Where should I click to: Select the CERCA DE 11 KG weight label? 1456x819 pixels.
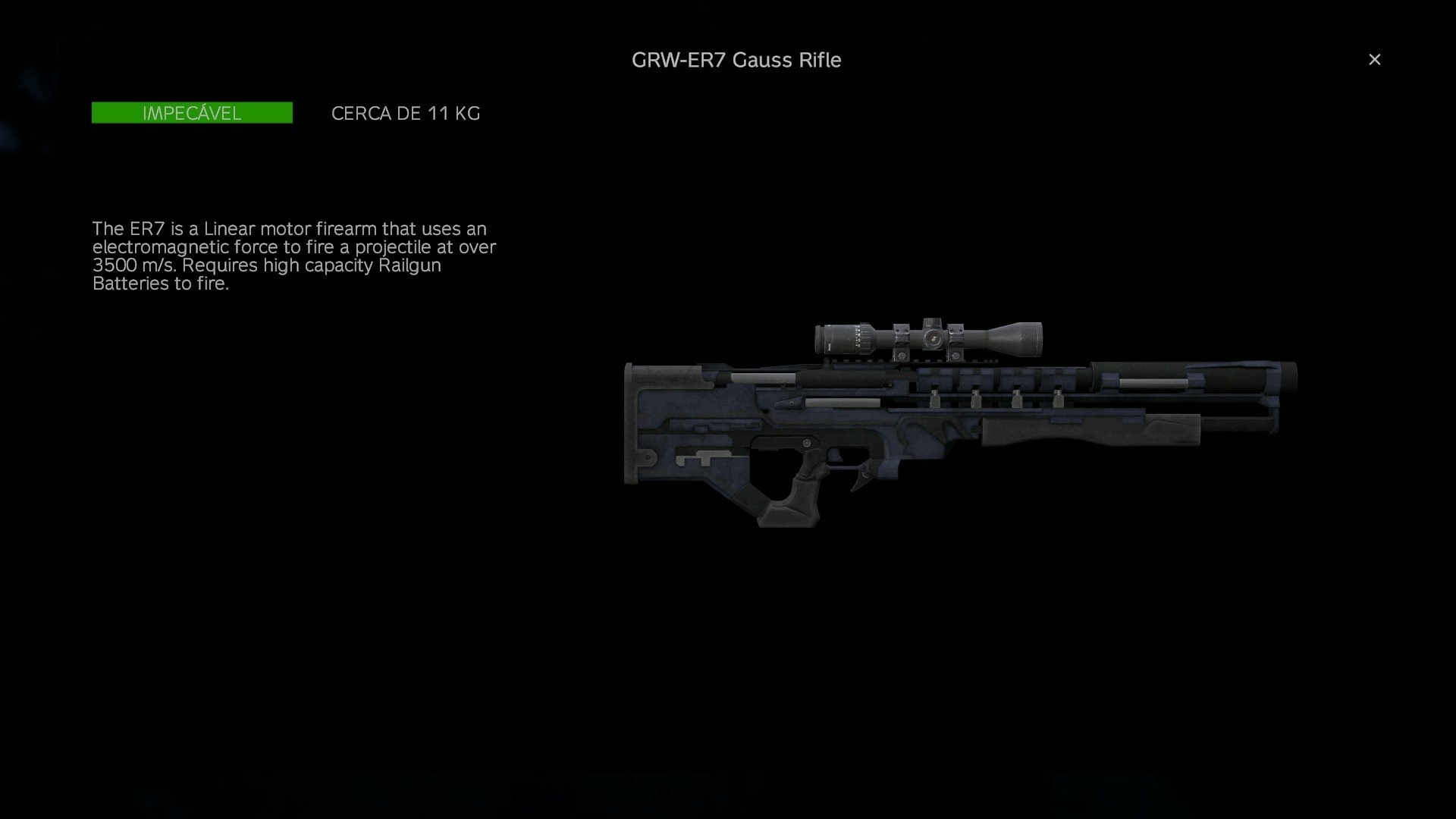coord(405,113)
